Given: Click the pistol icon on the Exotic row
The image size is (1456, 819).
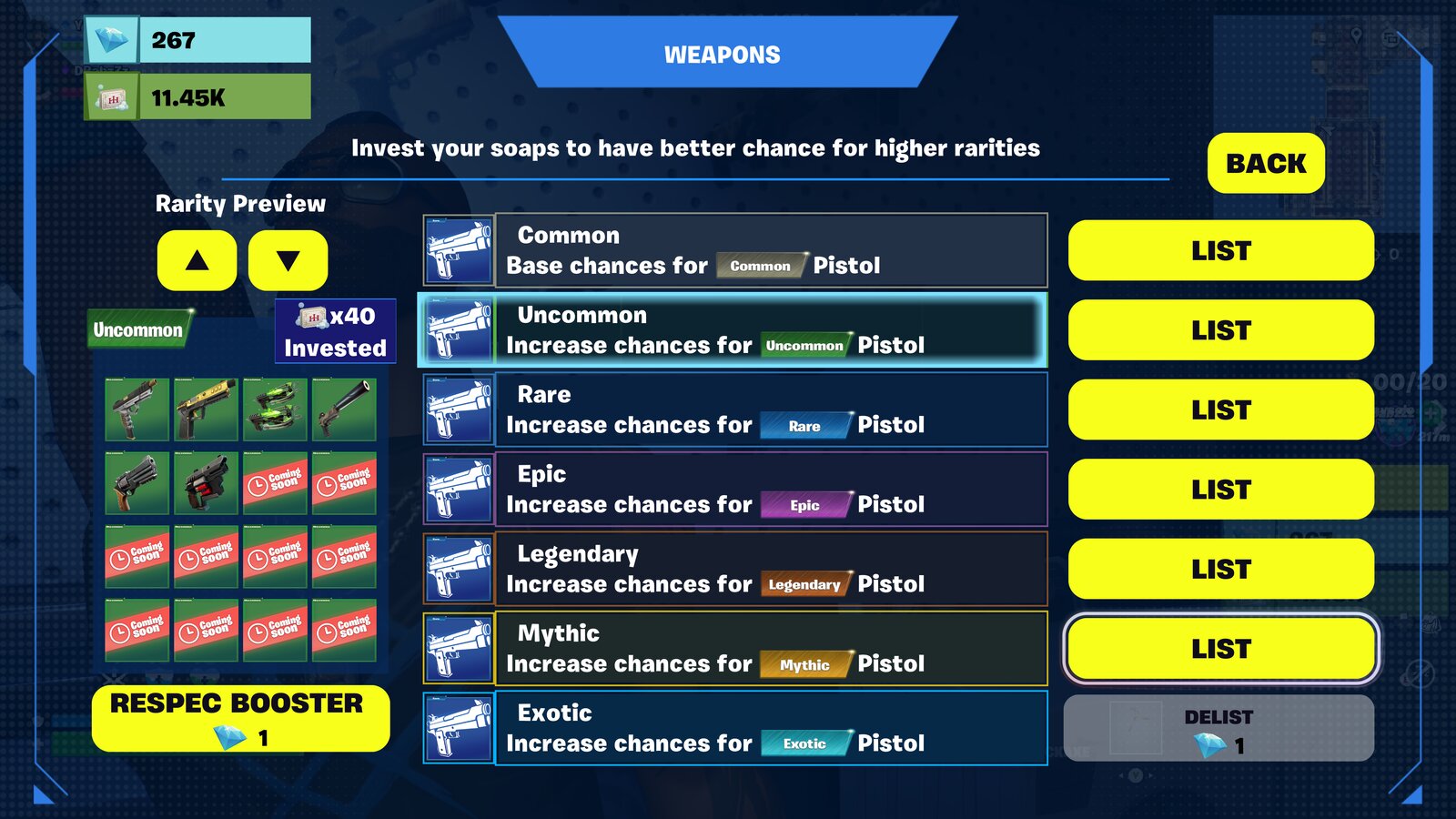Looking at the screenshot, I should coord(458,728).
